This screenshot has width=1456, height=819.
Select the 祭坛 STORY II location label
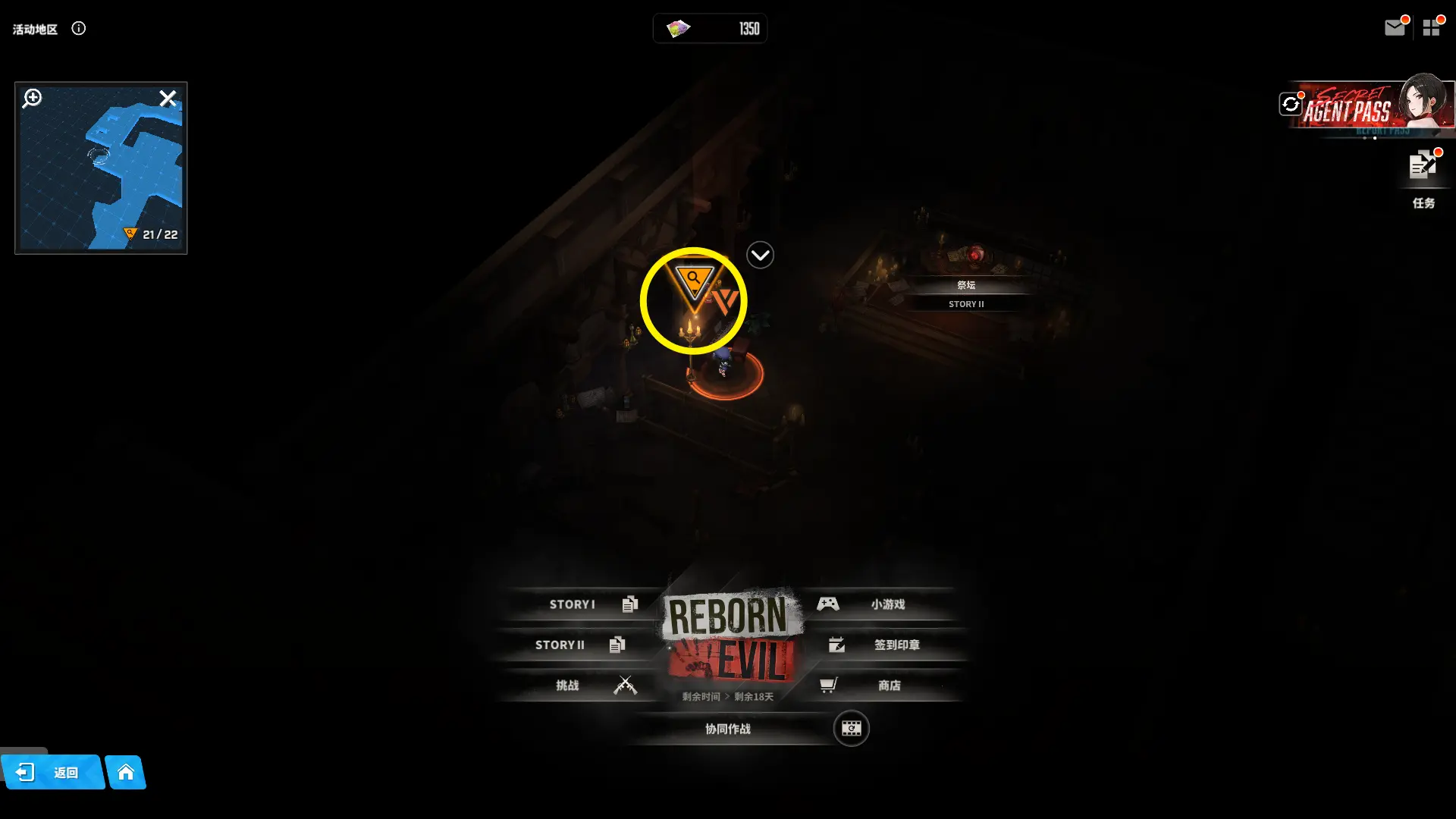pyautogui.click(x=966, y=293)
